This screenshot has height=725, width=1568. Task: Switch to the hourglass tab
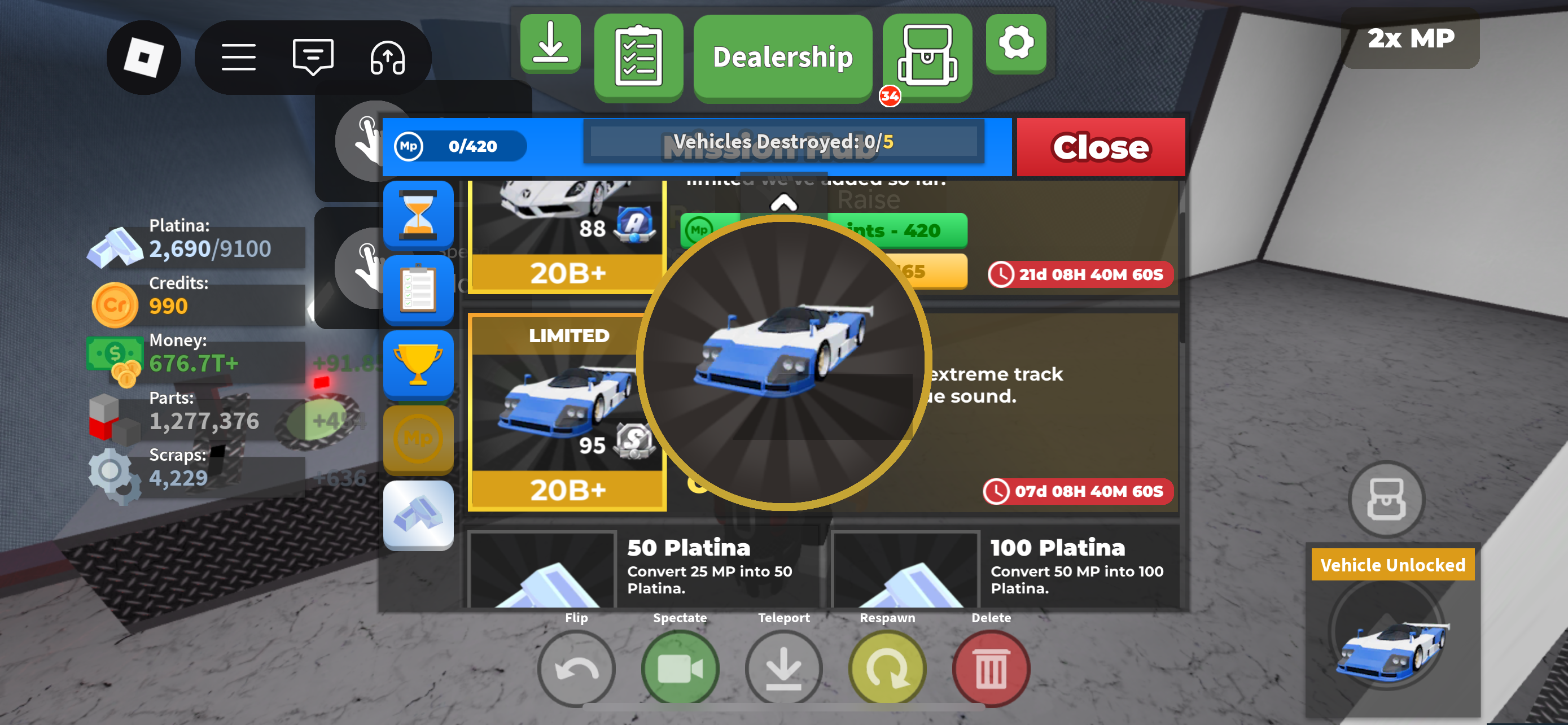[x=418, y=214]
